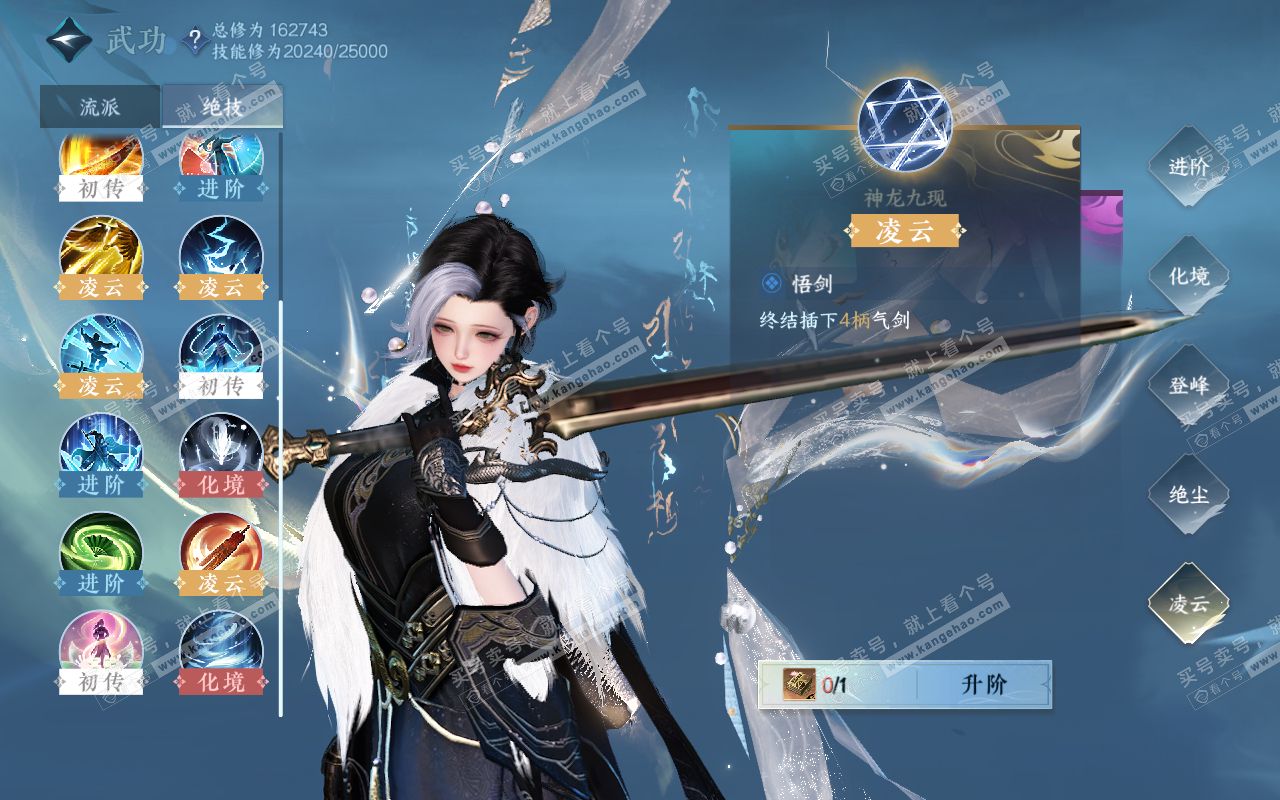
Task: Choose the blue lightning bolt skill
Action: point(221,248)
